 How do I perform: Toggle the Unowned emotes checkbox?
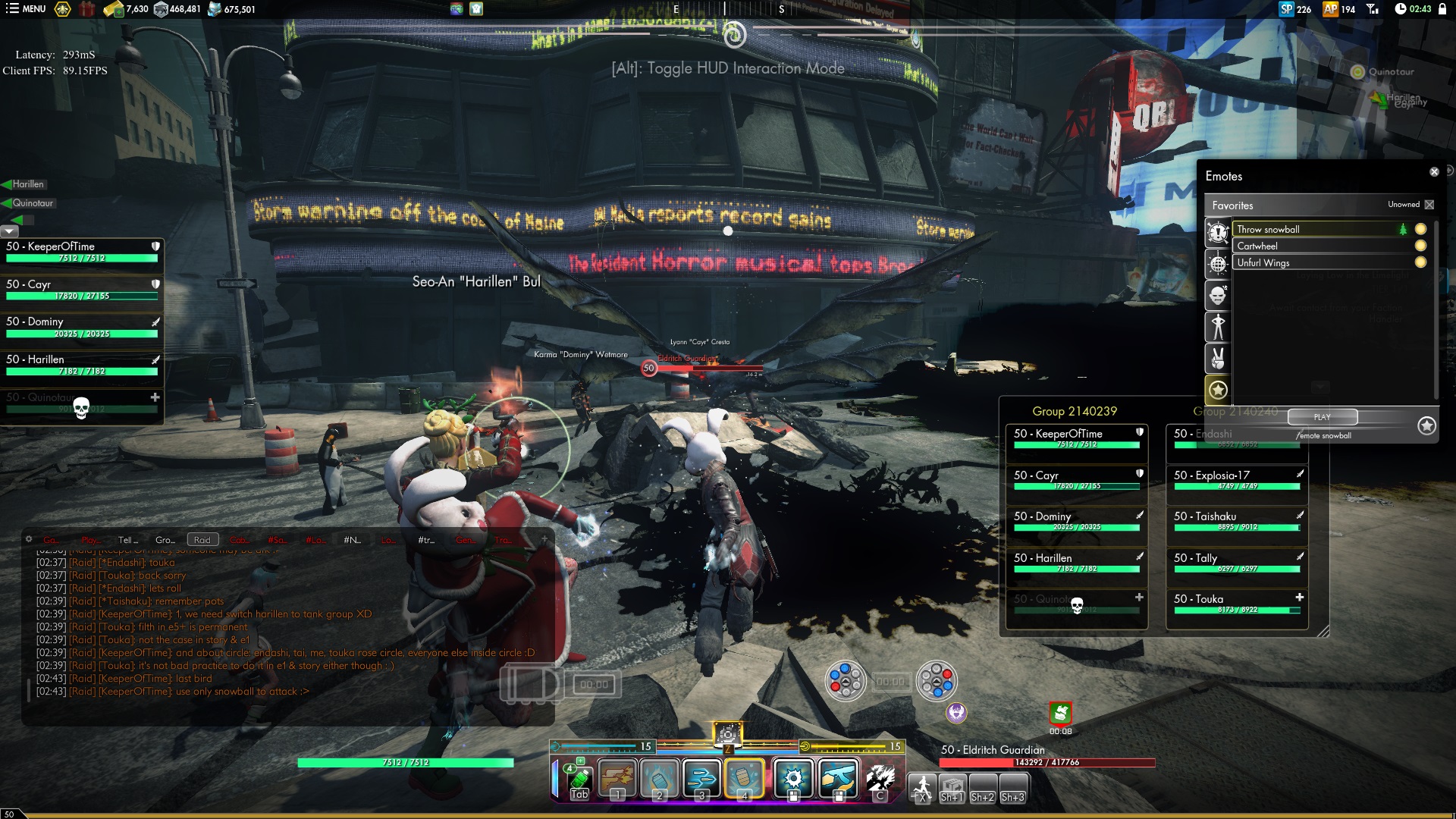click(1429, 205)
